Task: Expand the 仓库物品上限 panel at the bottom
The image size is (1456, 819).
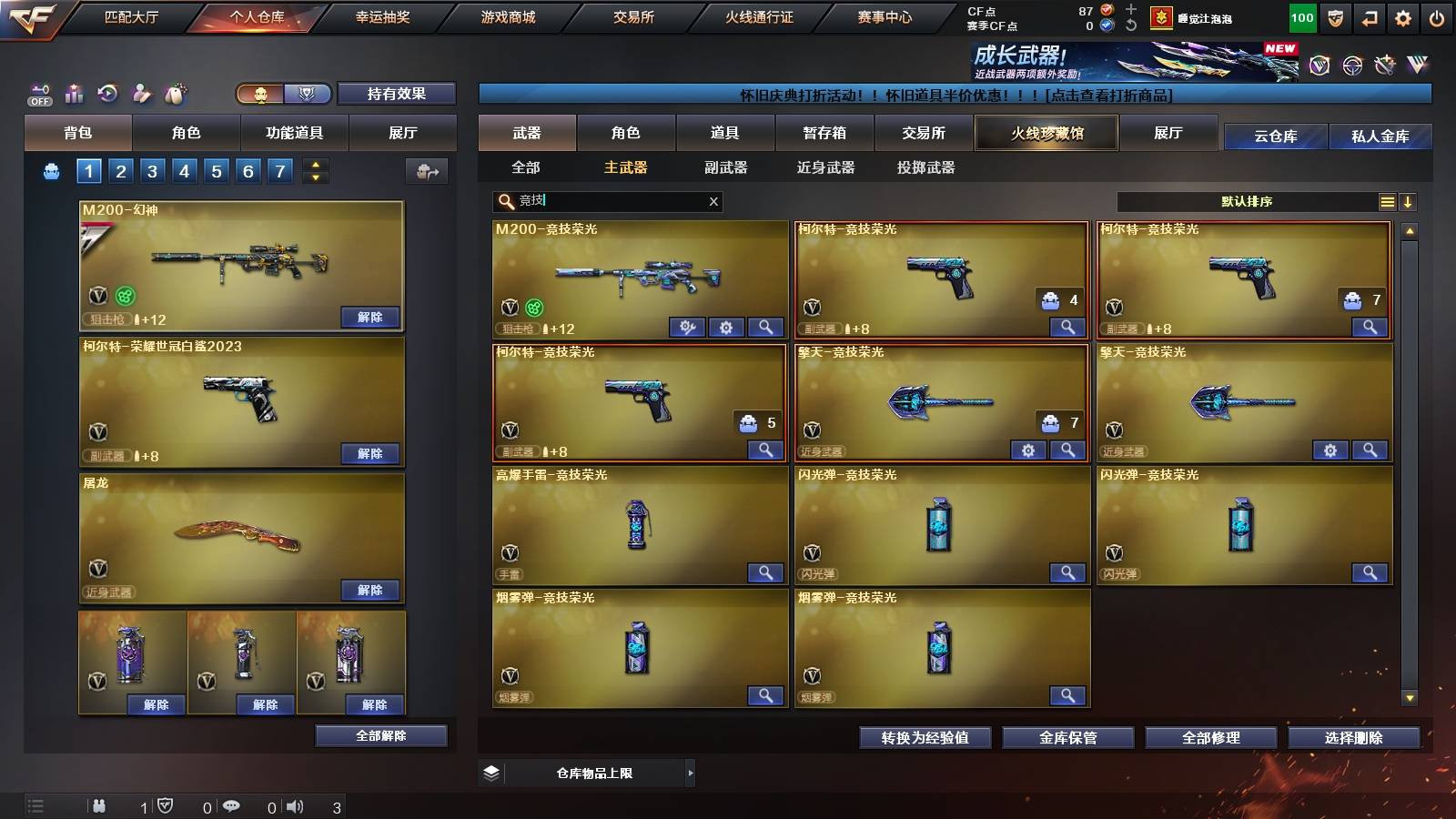Action: pos(690,773)
